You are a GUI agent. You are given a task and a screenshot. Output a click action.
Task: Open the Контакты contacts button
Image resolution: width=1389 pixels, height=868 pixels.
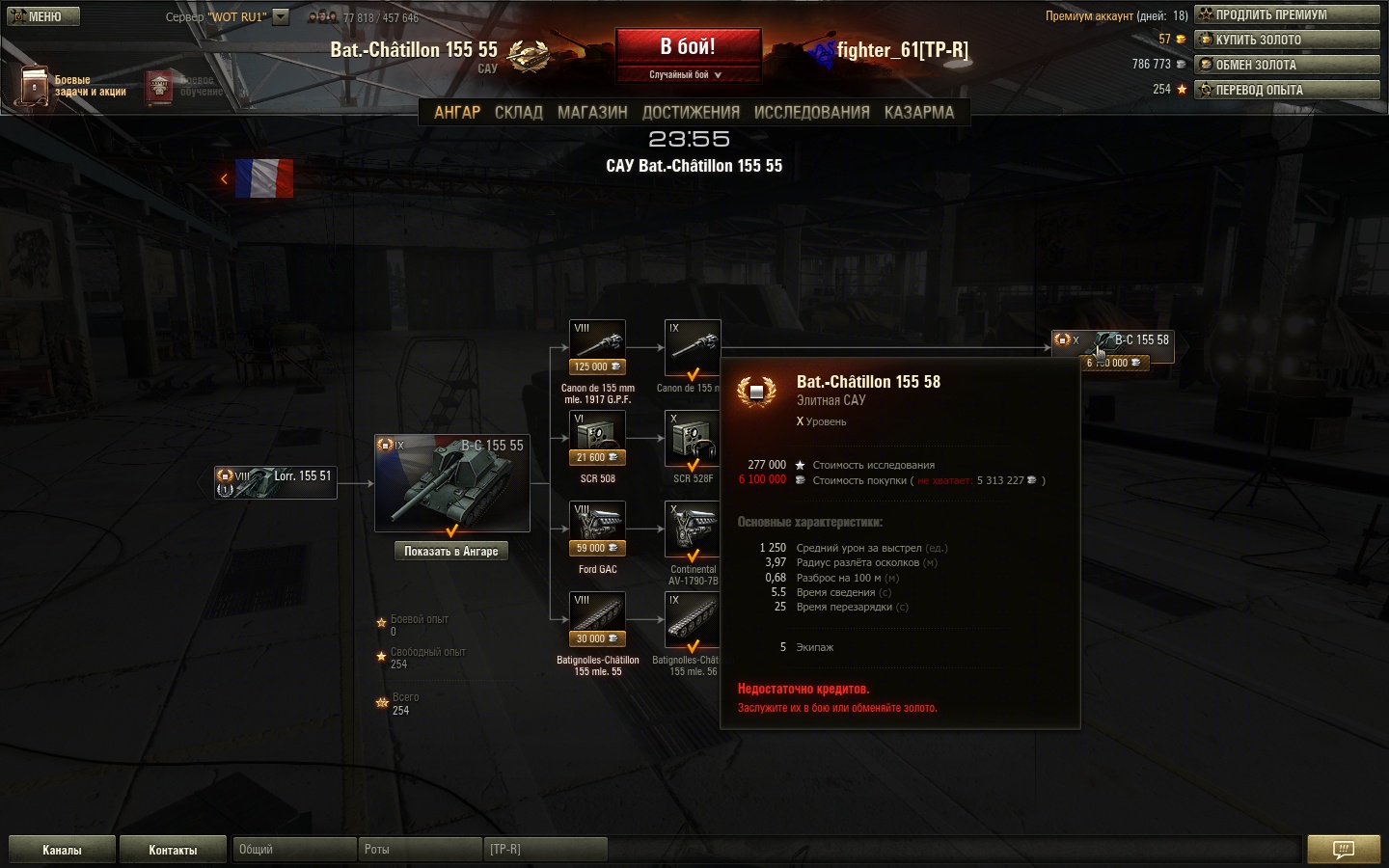coord(173,850)
